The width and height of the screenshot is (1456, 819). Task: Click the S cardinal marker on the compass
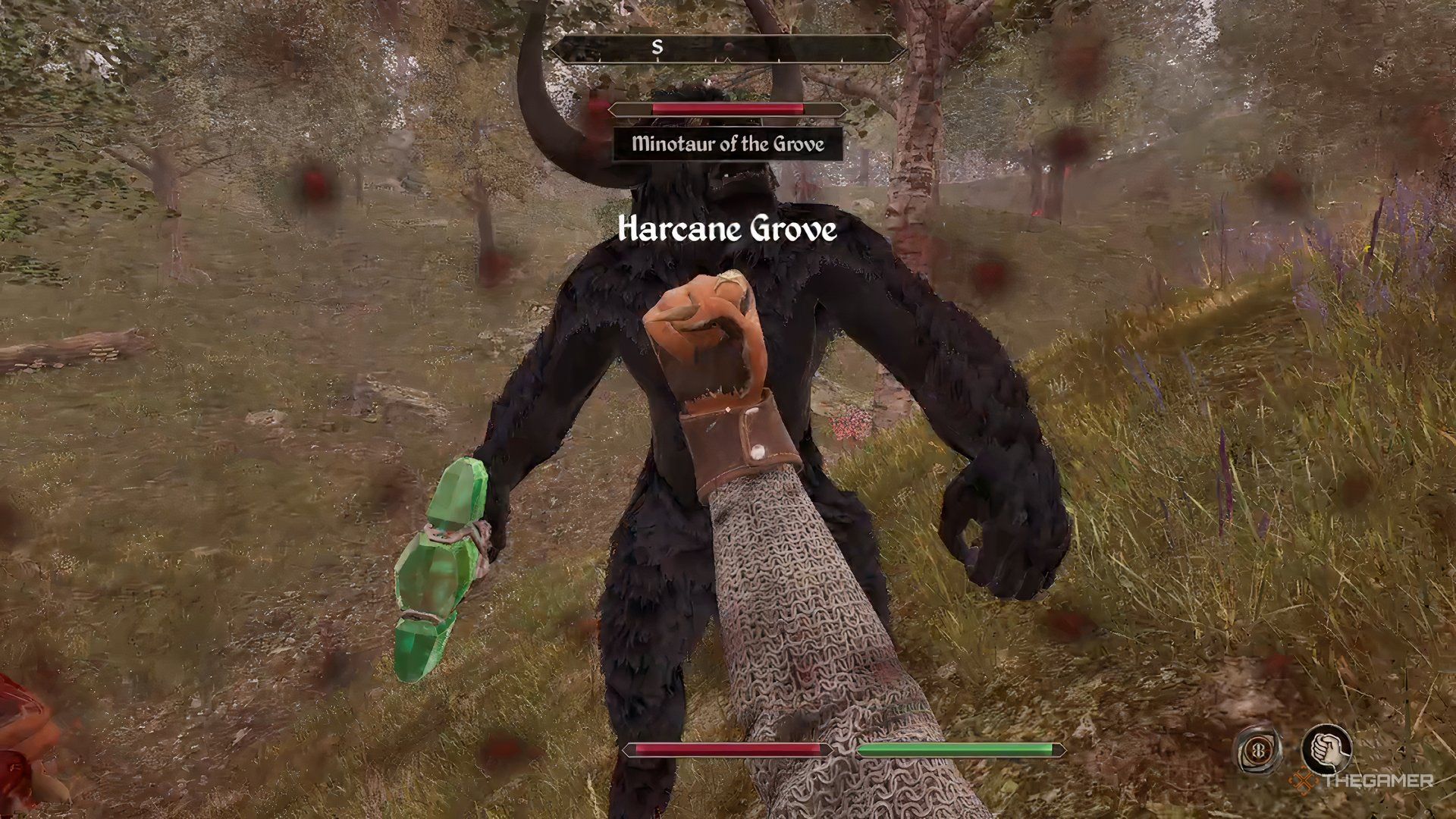click(657, 47)
